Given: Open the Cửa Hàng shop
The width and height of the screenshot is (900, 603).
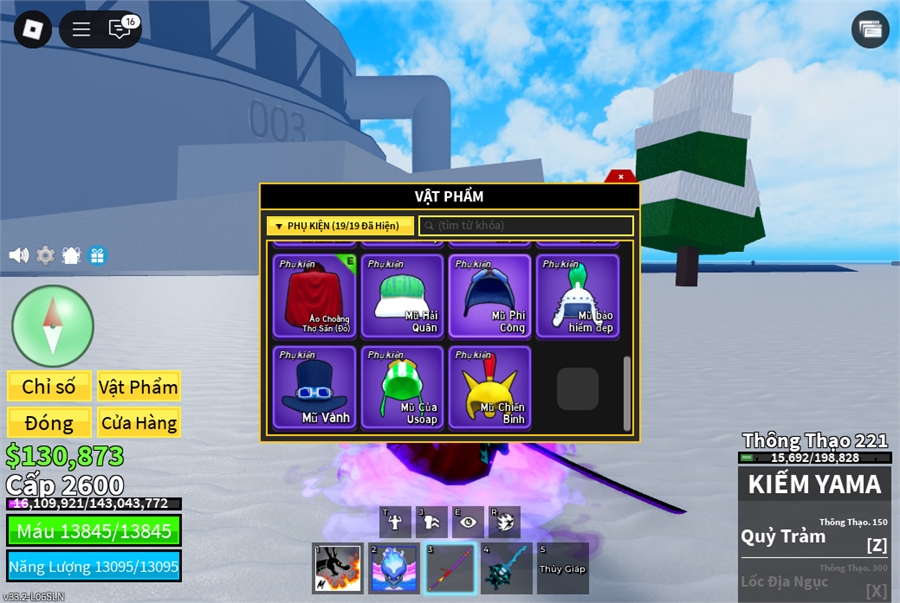Looking at the screenshot, I should (x=139, y=423).
